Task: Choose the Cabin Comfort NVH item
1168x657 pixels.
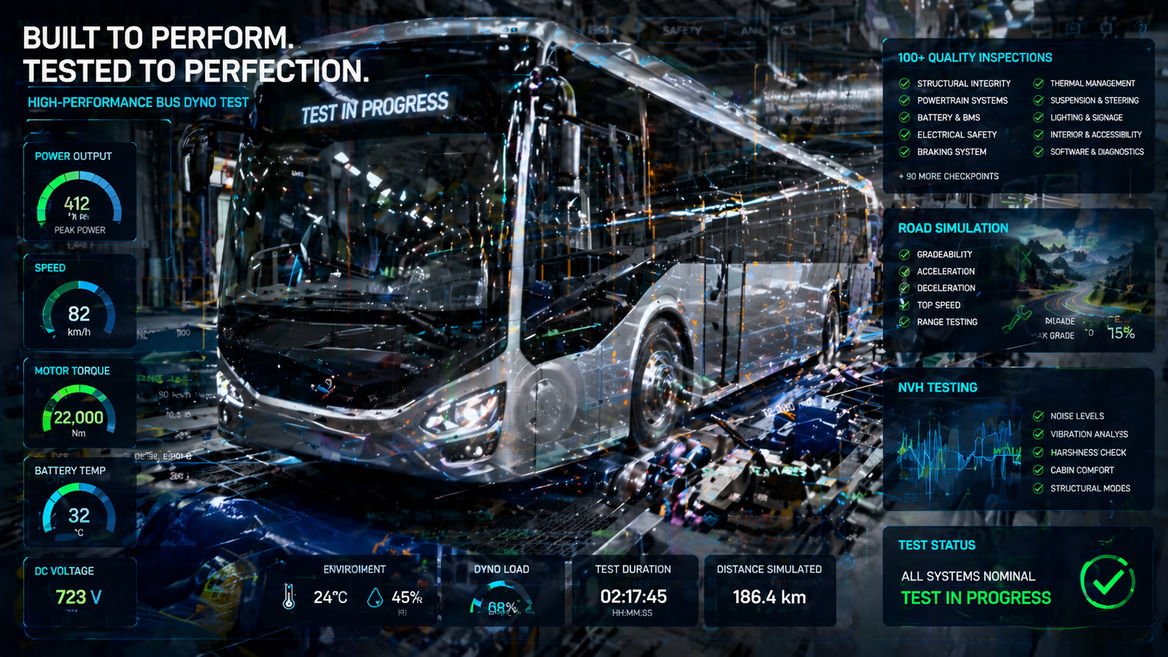Action: pos(1081,470)
